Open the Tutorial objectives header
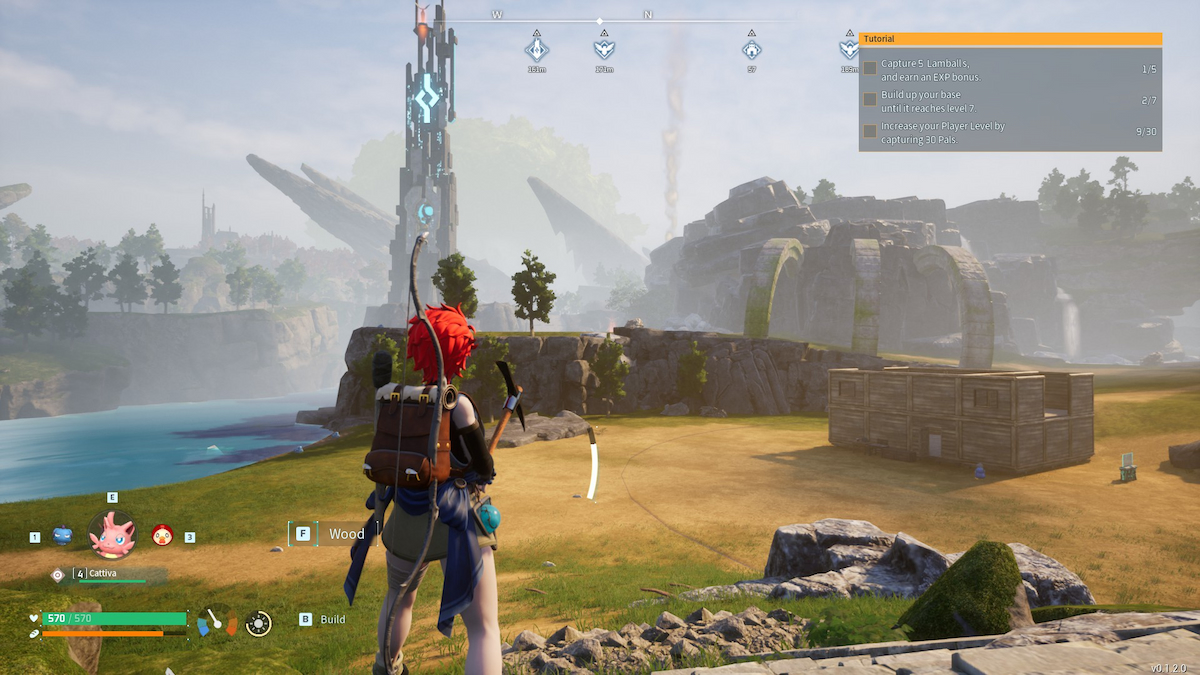 [1010, 39]
